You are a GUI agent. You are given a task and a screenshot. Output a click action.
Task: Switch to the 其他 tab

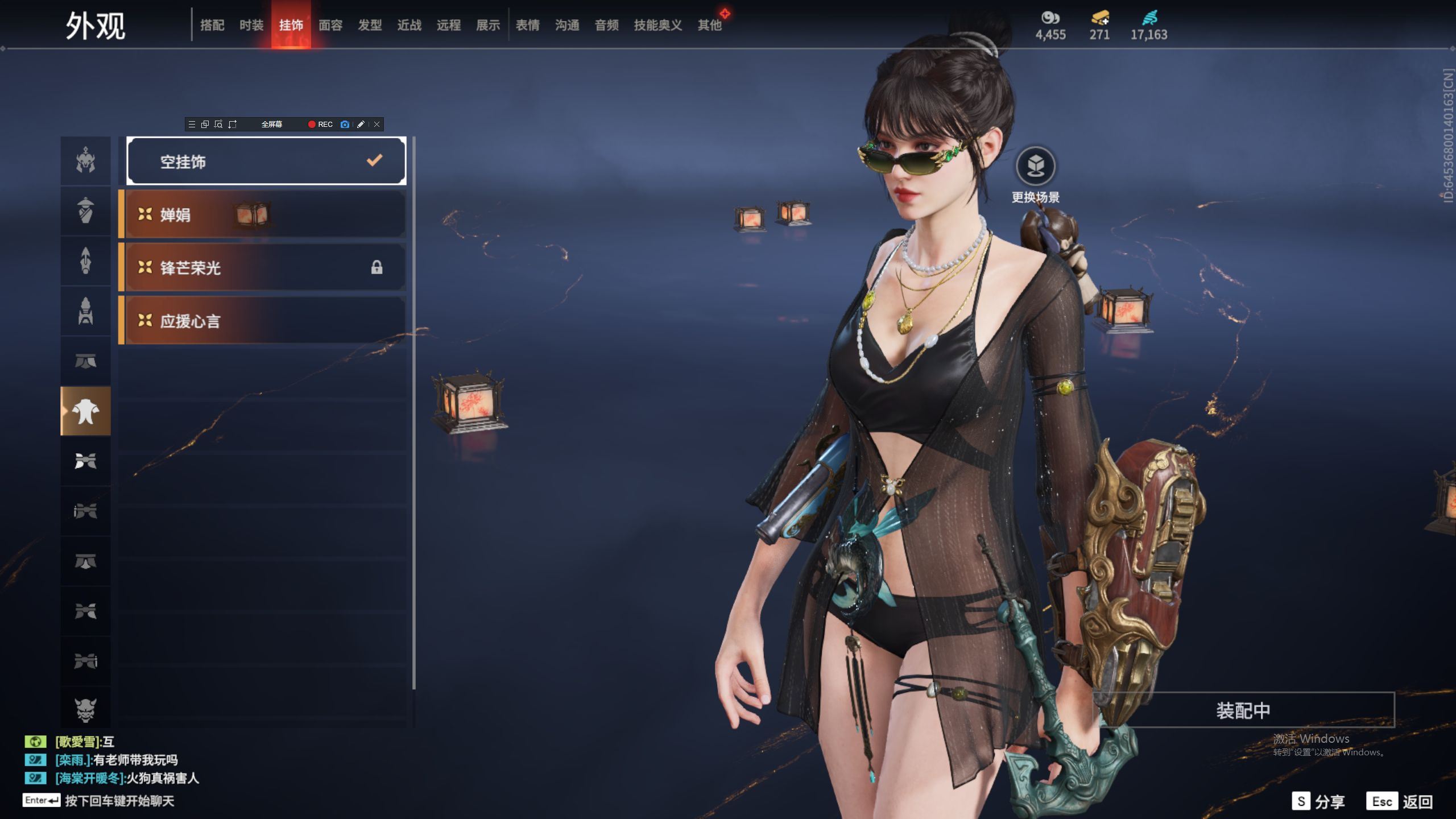click(x=709, y=25)
